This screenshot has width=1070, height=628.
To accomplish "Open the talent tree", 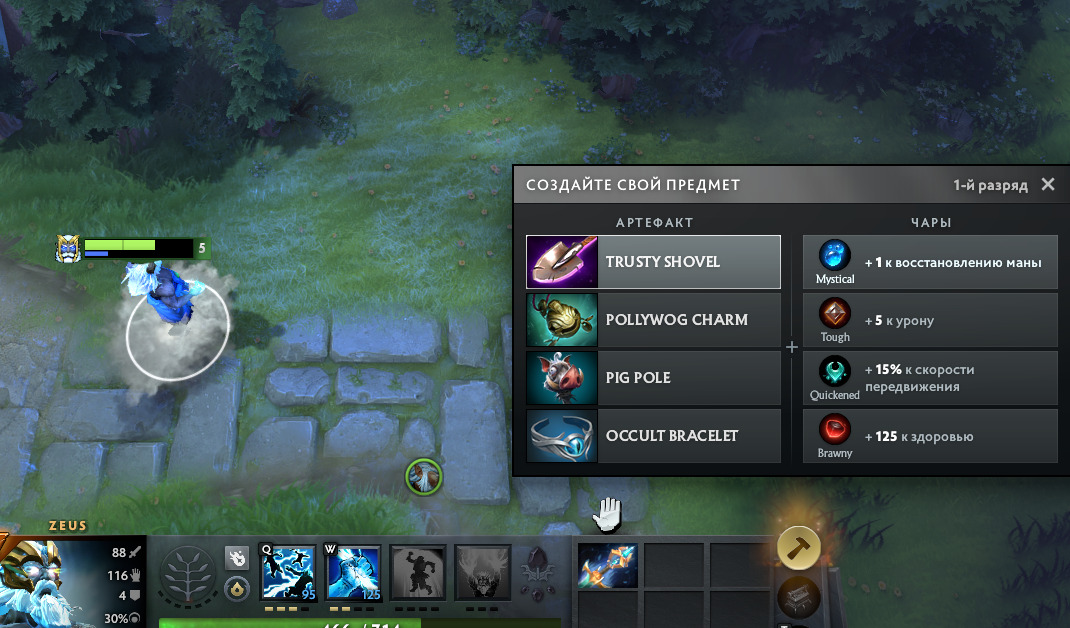I will (x=188, y=576).
